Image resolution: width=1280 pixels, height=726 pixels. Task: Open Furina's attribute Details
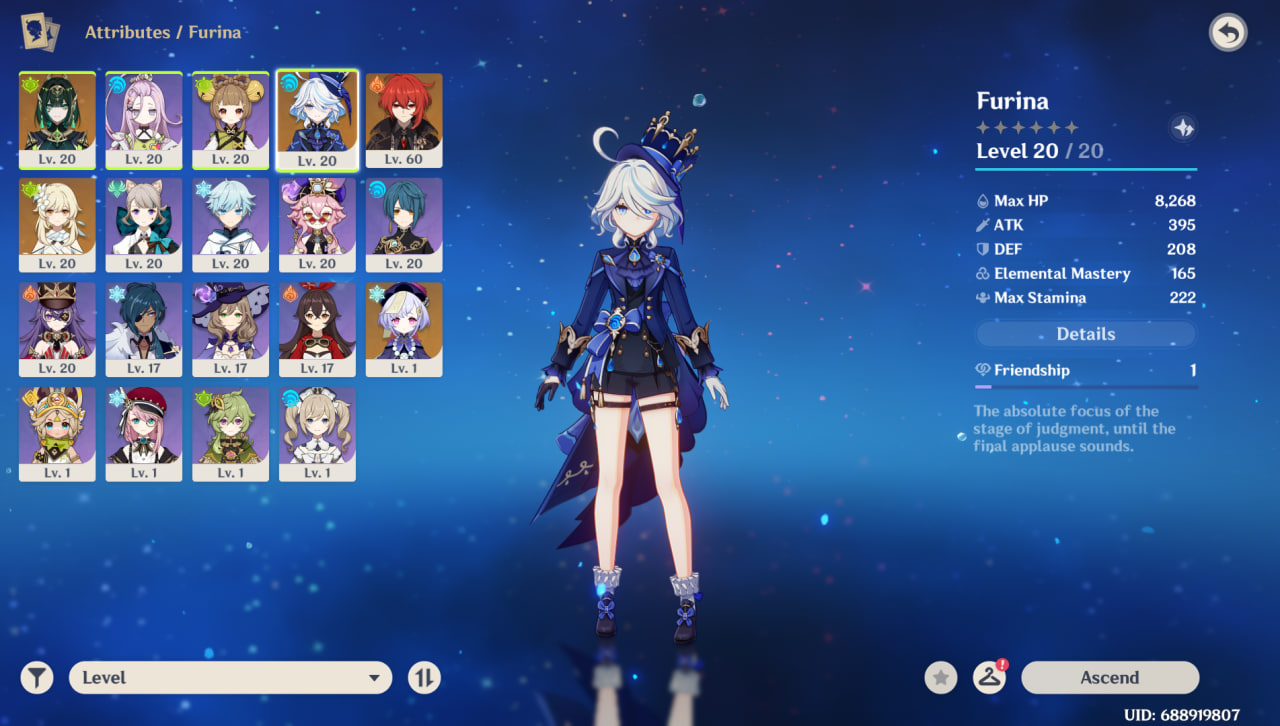pos(1085,334)
